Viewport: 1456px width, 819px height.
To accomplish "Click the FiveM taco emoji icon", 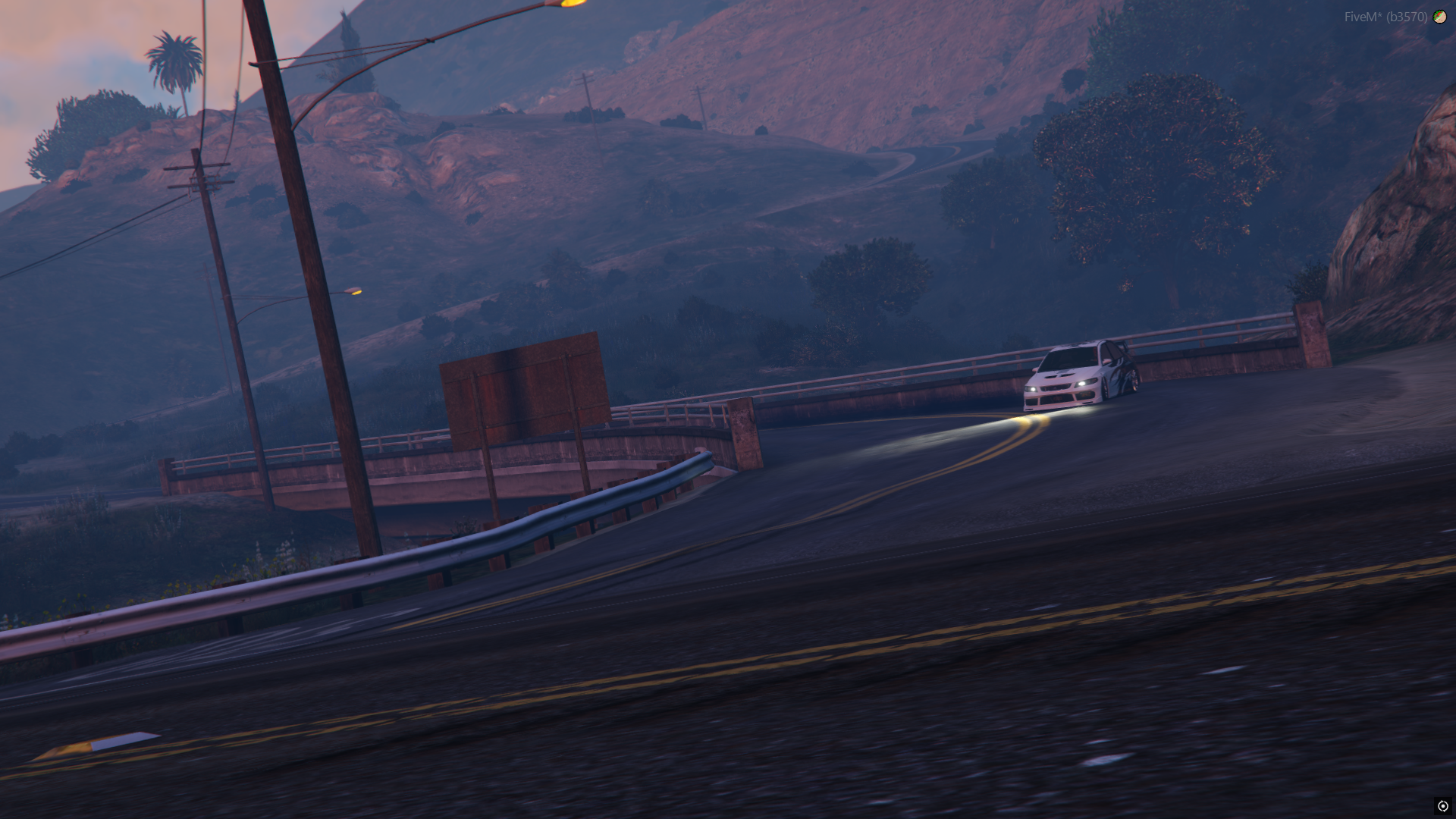I will click(1439, 17).
